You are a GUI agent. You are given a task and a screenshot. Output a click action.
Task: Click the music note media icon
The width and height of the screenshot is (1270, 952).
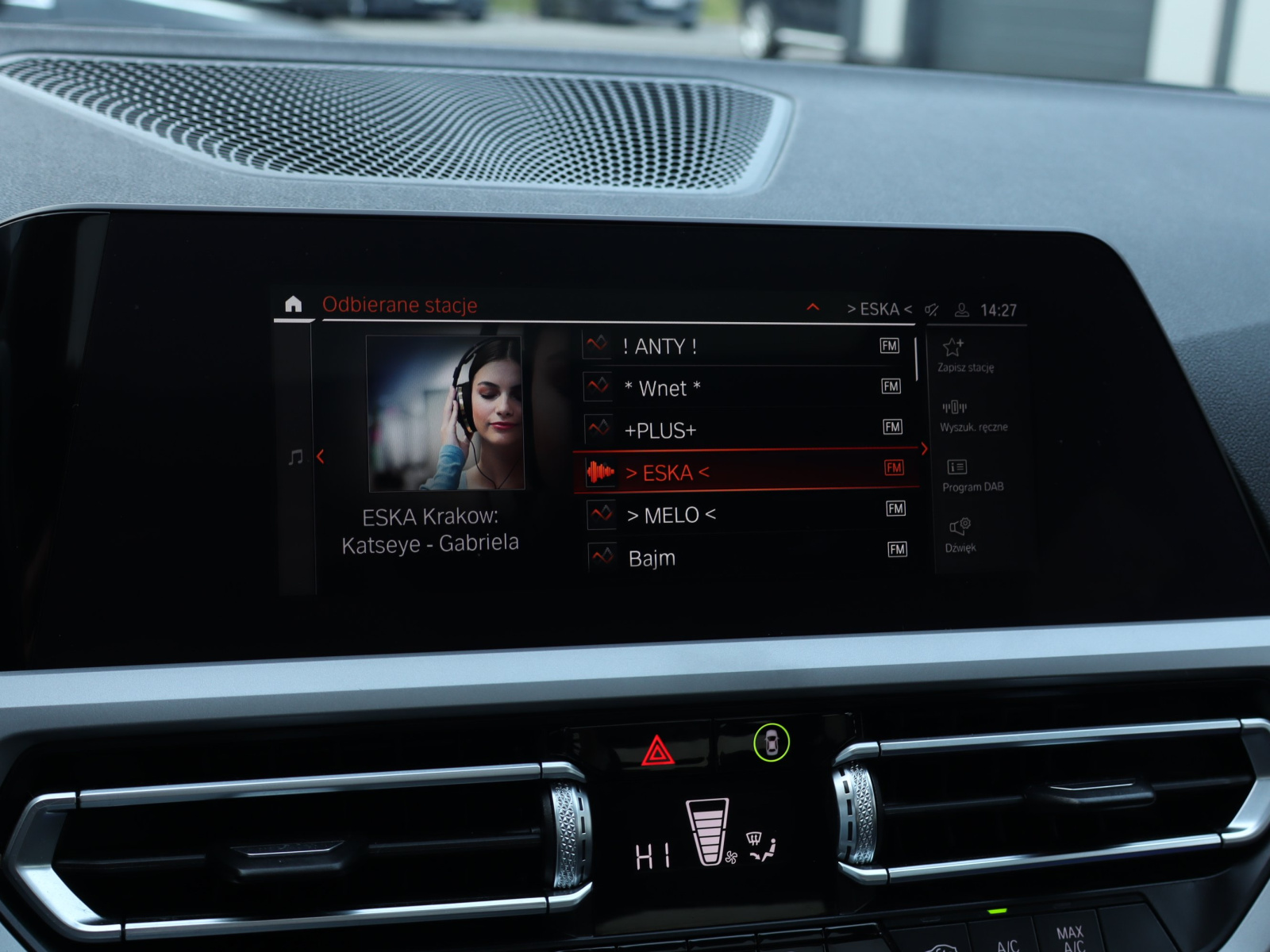pos(295,457)
